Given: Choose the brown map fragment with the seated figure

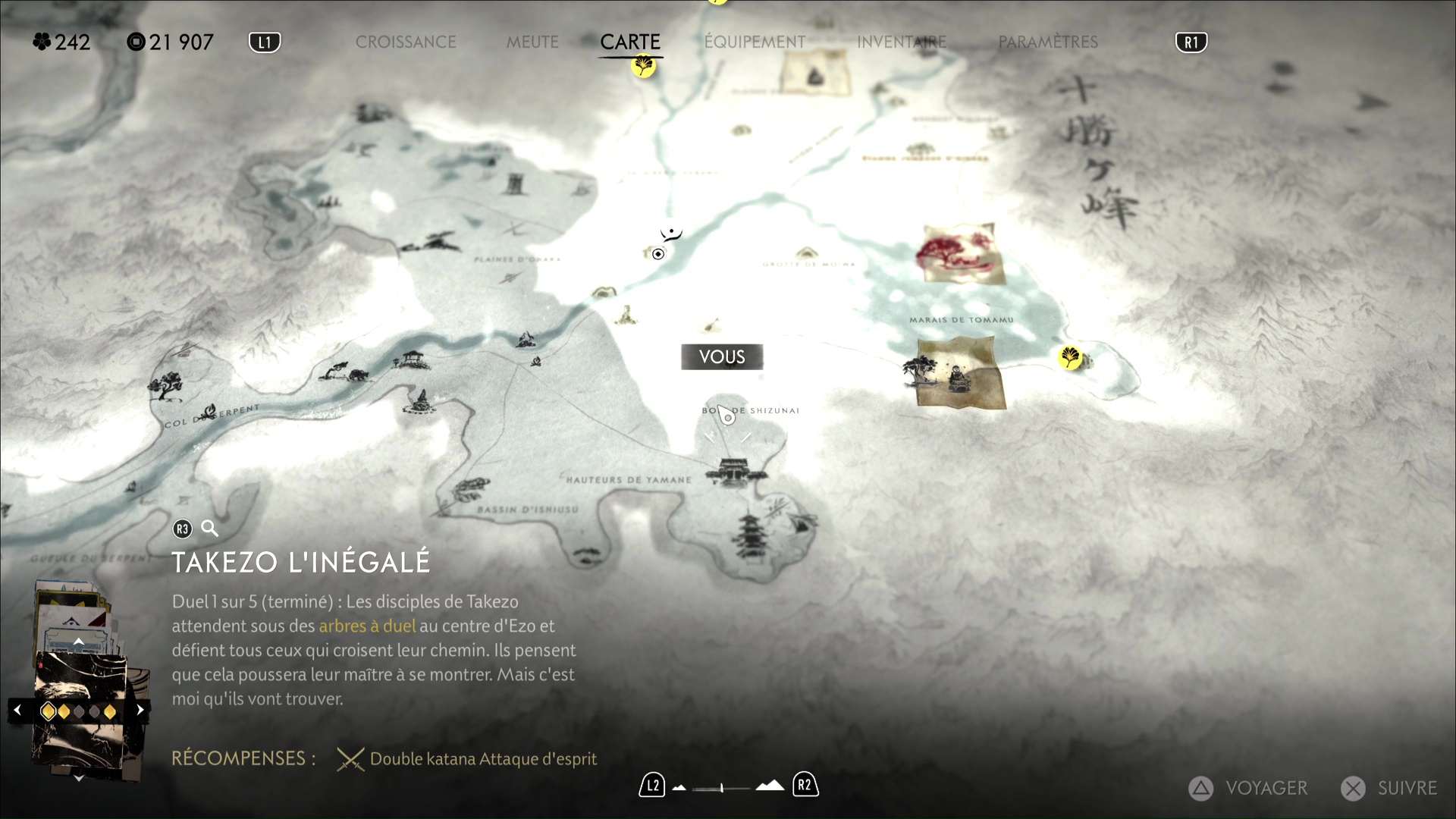Looking at the screenshot, I should [961, 373].
